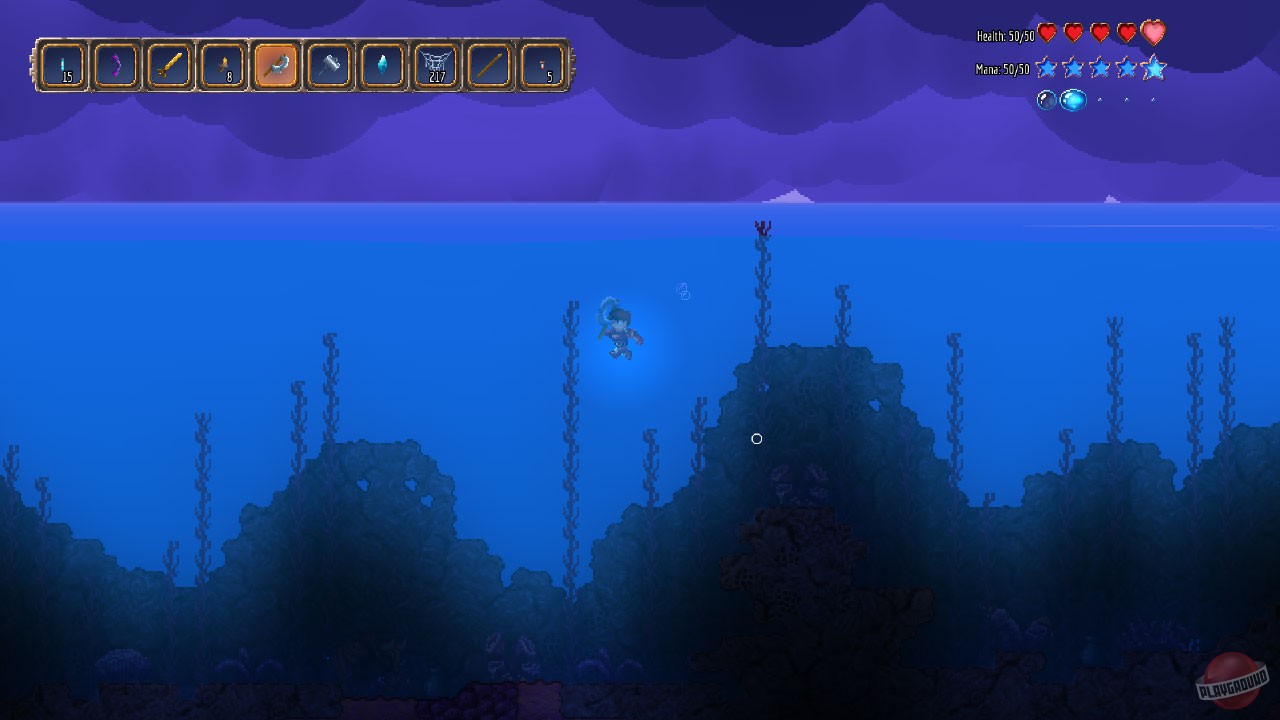Image resolution: width=1280 pixels, height=720 pixels.
Task: Click the last large mana star
Action: tap(1152, 68)
